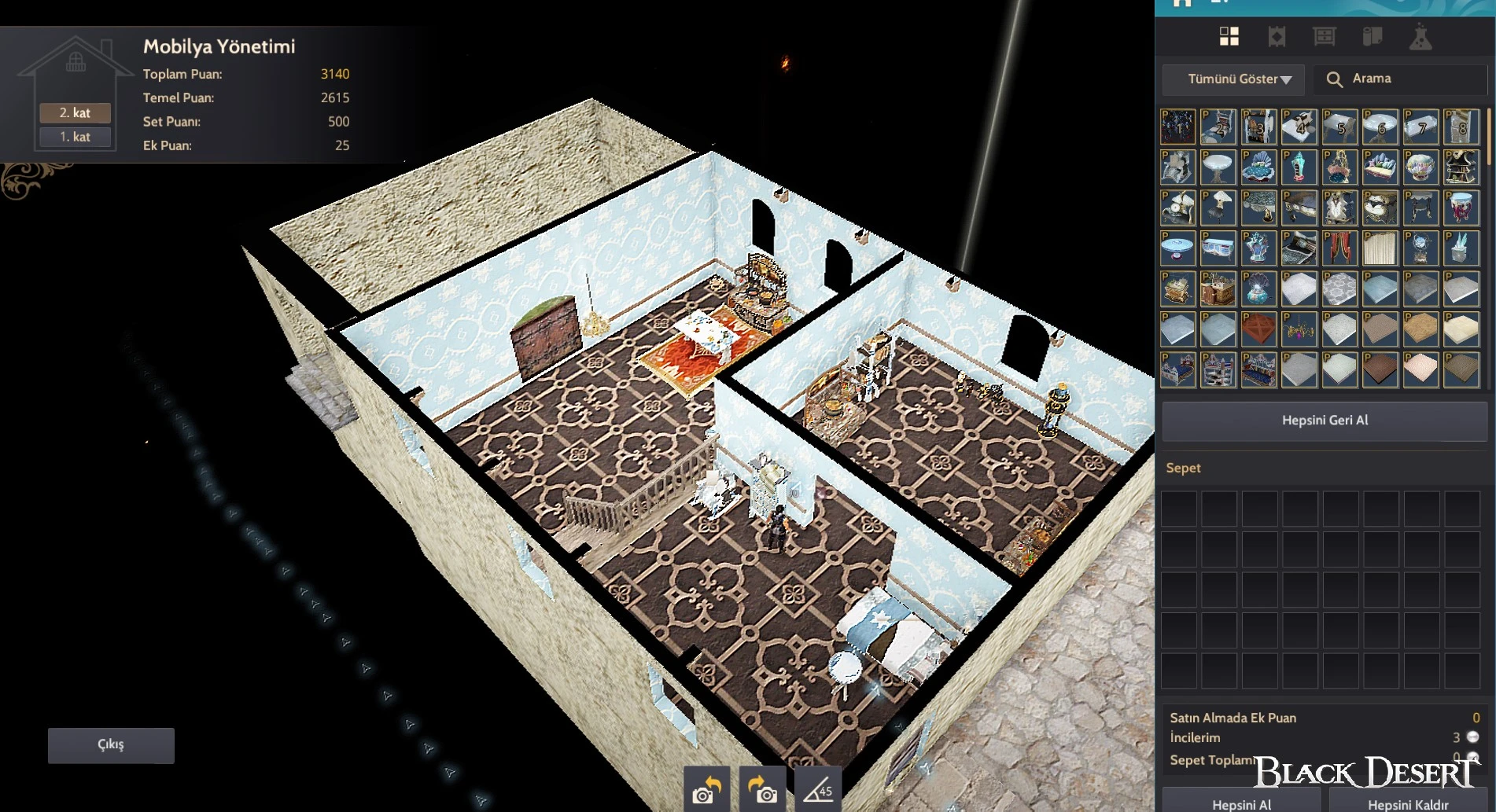Image resolution: width=1496 pixels, height=812 pixels.
Task: Choose the furniture slot numbered 8
Action: pyautogui.click(x=1461, y=127)
